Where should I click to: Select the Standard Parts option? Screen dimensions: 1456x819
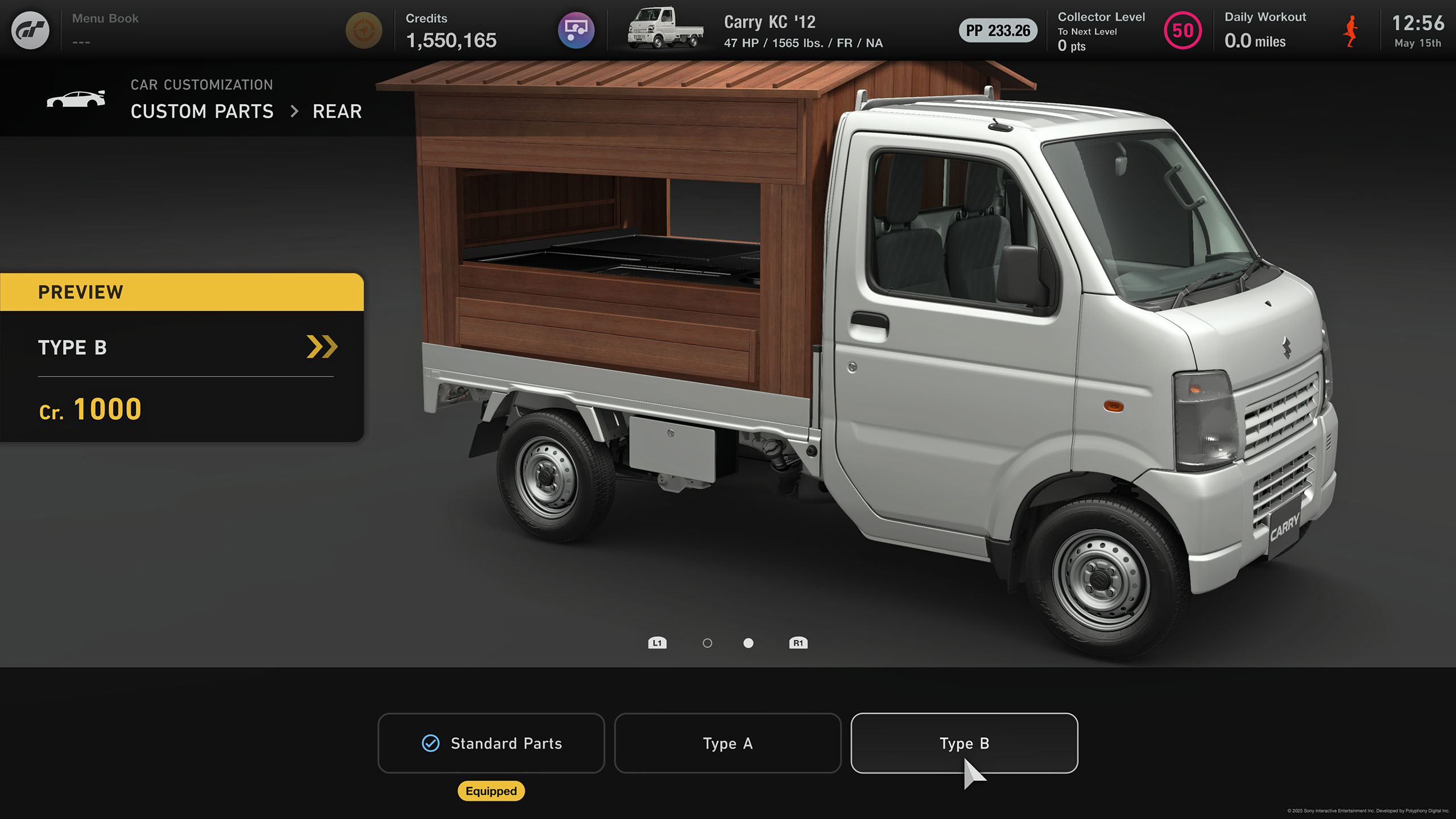(491, 743)
